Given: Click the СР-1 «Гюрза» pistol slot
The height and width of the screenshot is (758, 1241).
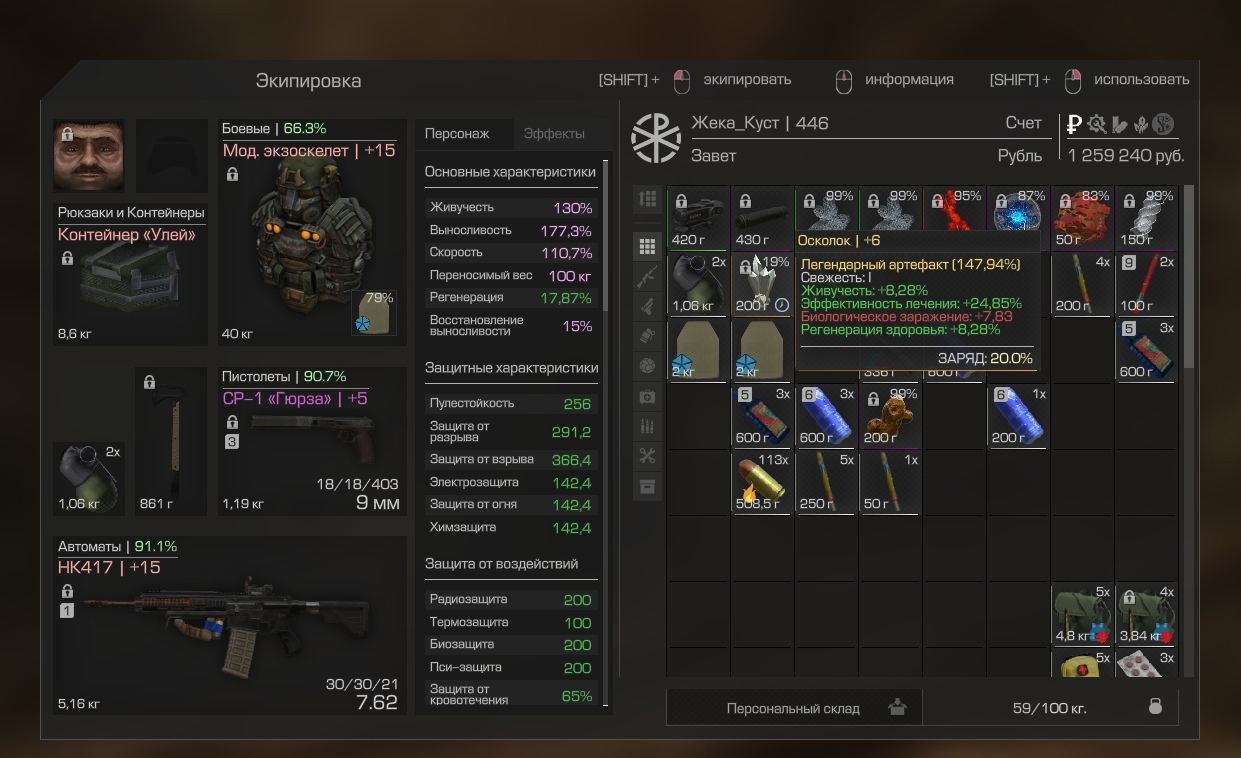Looking at the screenshot, I should [312, 441].
